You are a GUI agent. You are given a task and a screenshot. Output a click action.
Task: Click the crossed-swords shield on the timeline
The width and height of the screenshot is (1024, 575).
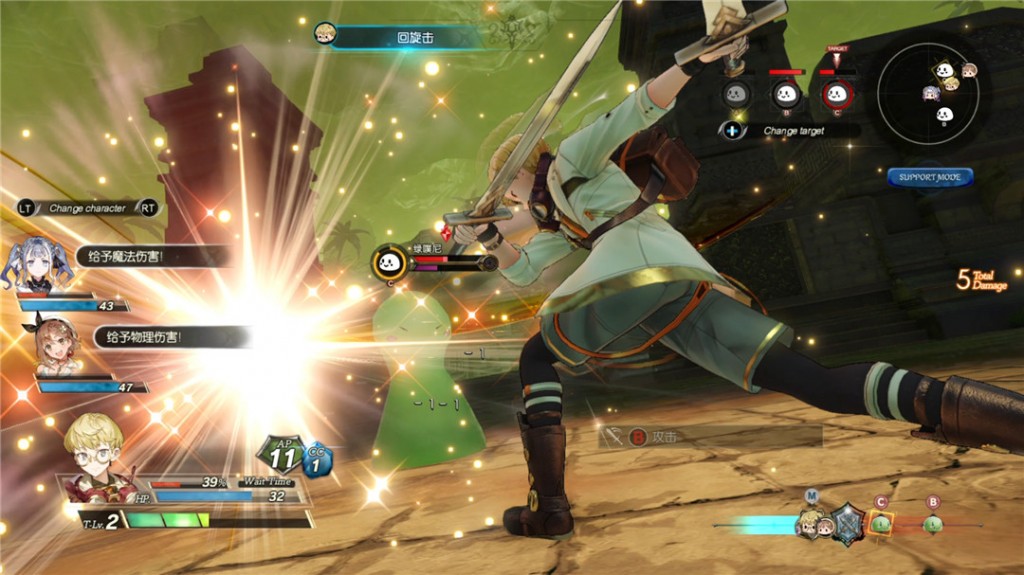[848, 523]
